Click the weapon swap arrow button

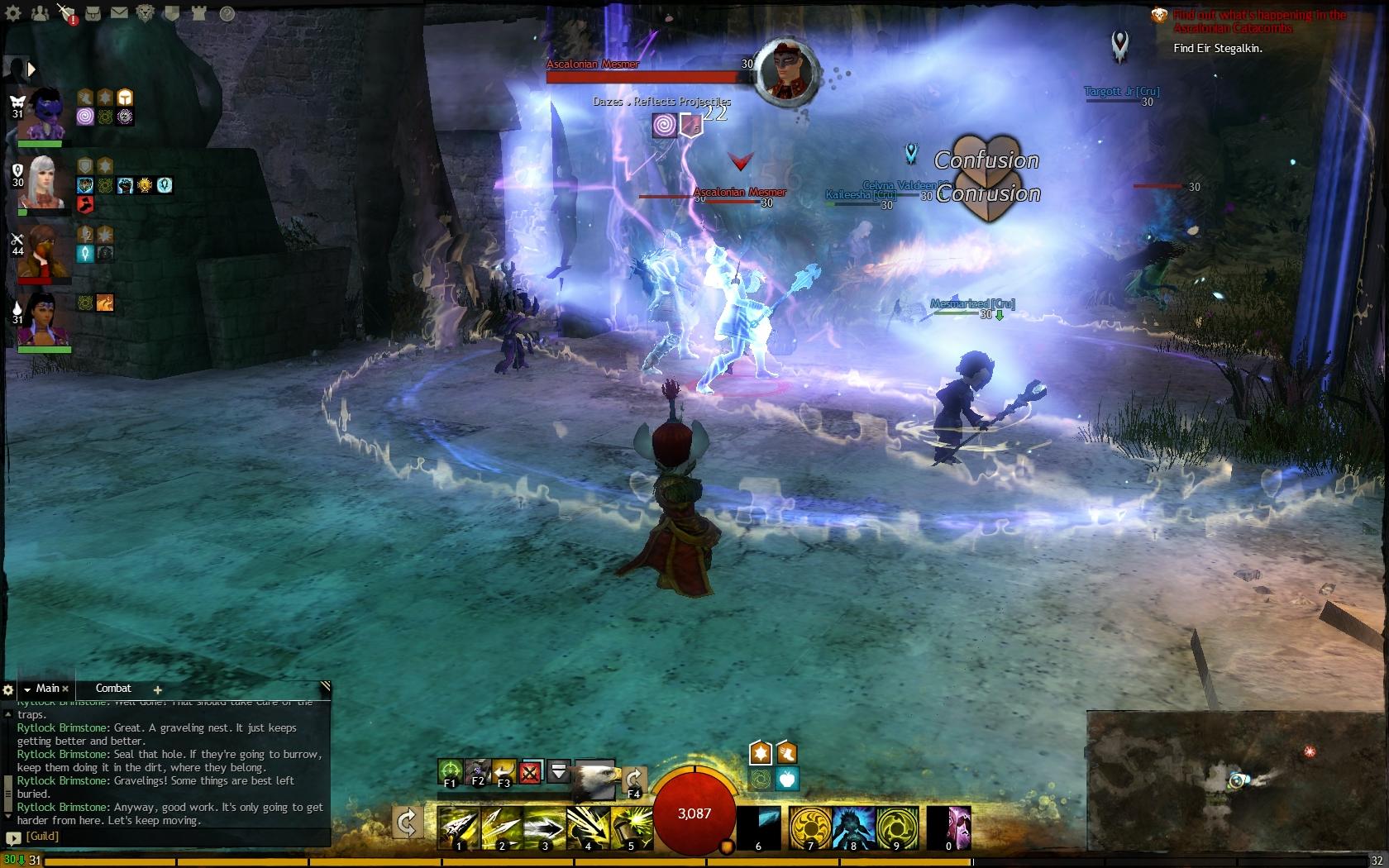click(407, 823)
